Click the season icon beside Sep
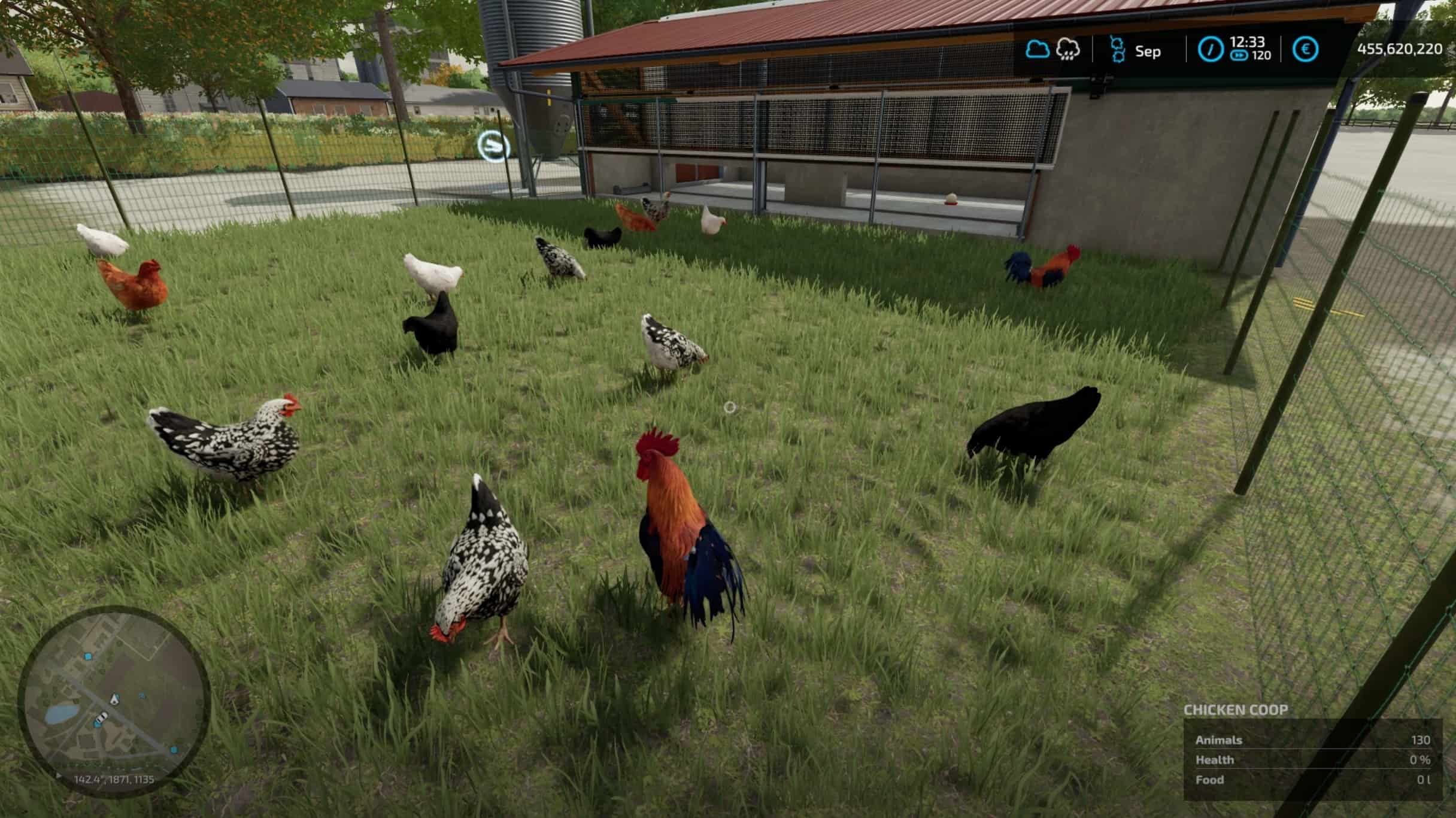 coord(1117,49)
